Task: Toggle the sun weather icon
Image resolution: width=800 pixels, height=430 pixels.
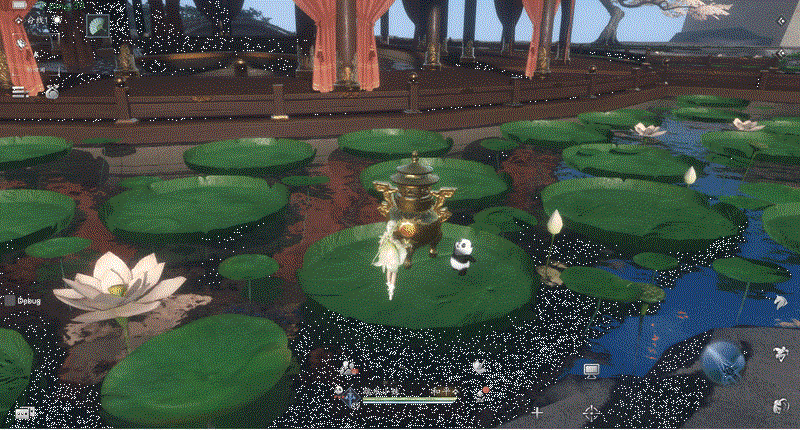Action: pyautogui.click(x=56, y=19)
